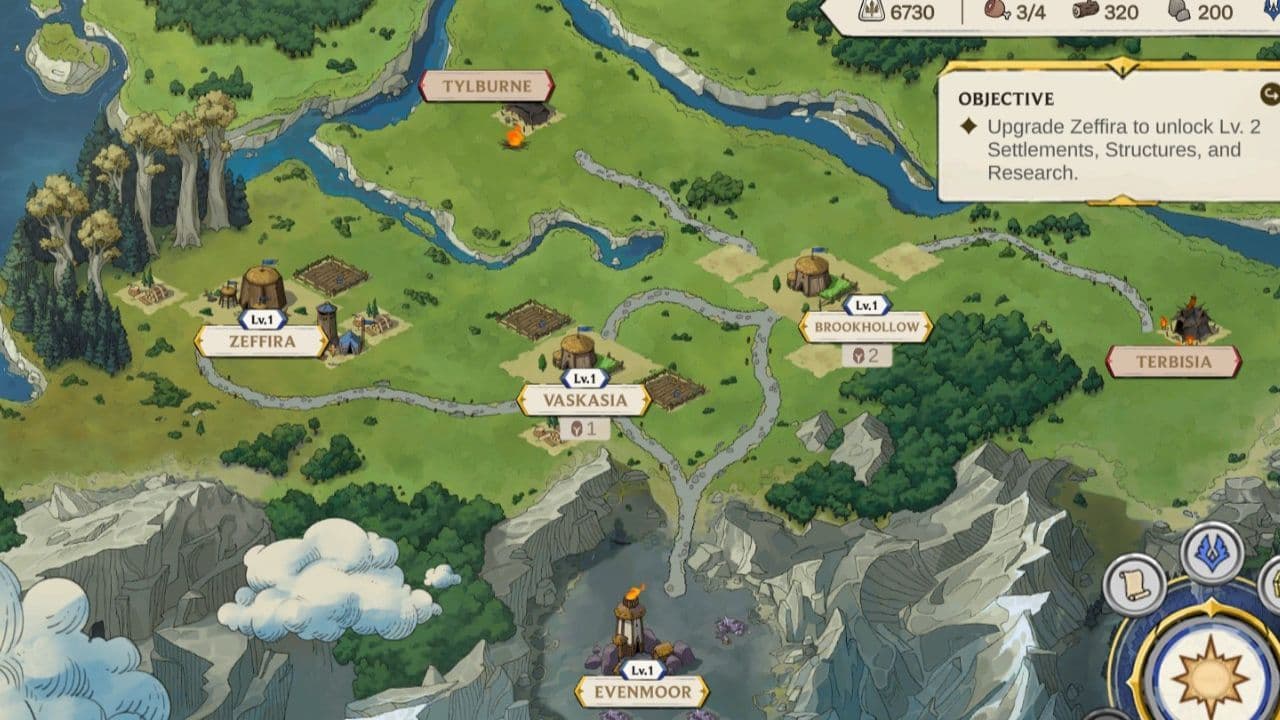1280x720 pixels.
Task: Click the blue winged emblem button
Action: (1212, 552)
